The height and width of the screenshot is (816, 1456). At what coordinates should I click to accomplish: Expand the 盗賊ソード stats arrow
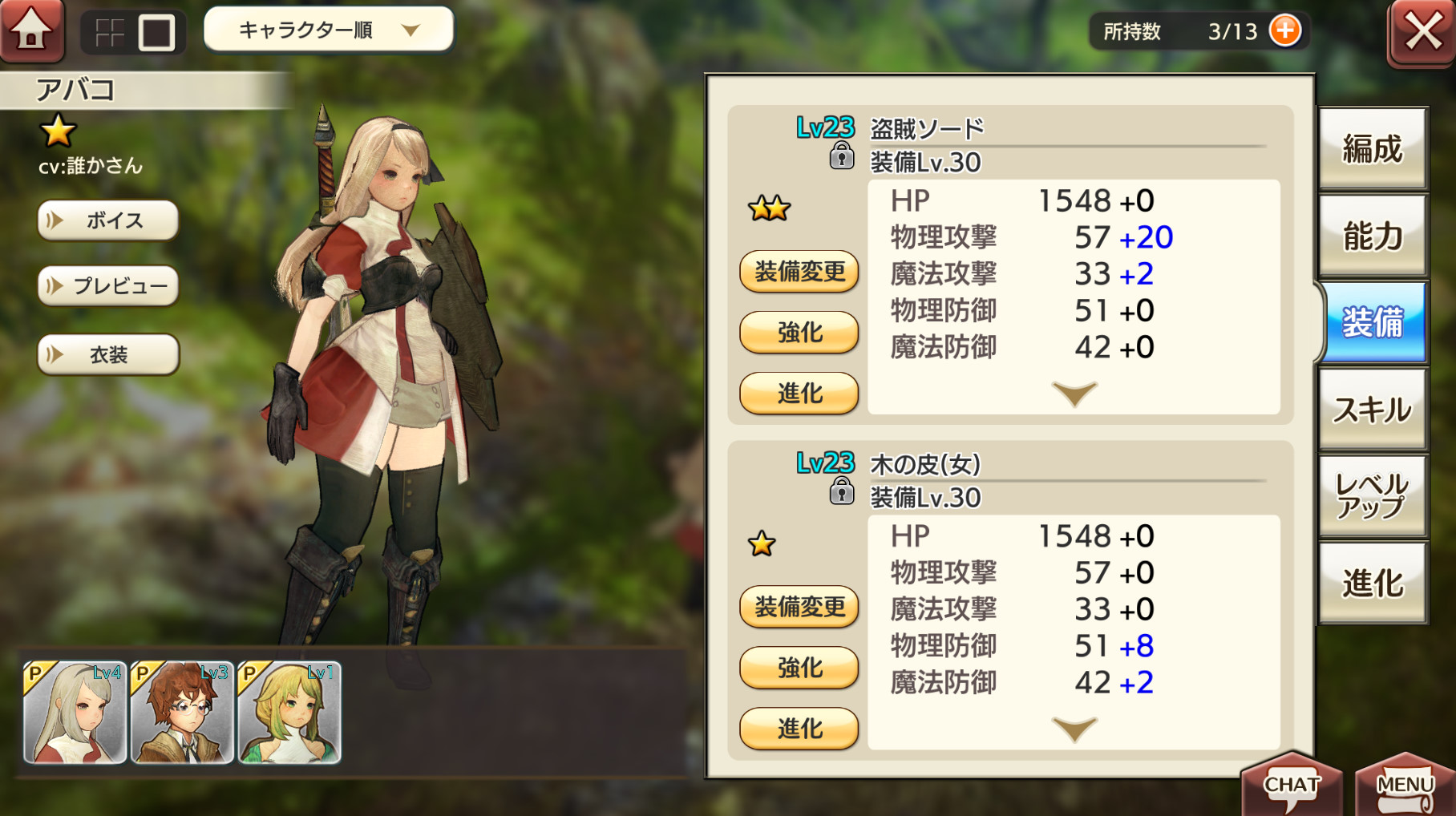pos(1074,394)
